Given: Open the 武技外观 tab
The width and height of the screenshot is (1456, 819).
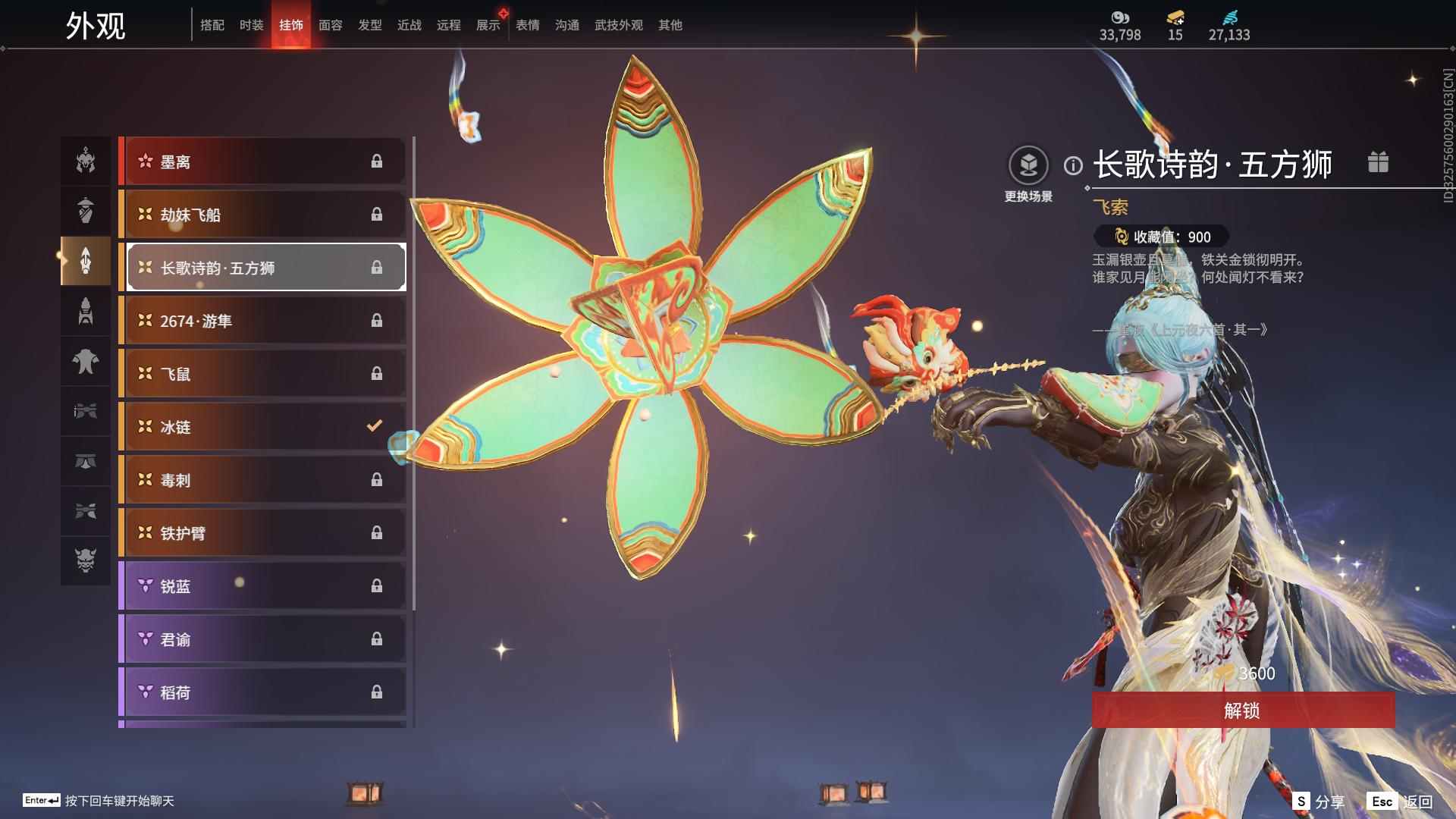Looking at the screenshot, I should [618, 25].
